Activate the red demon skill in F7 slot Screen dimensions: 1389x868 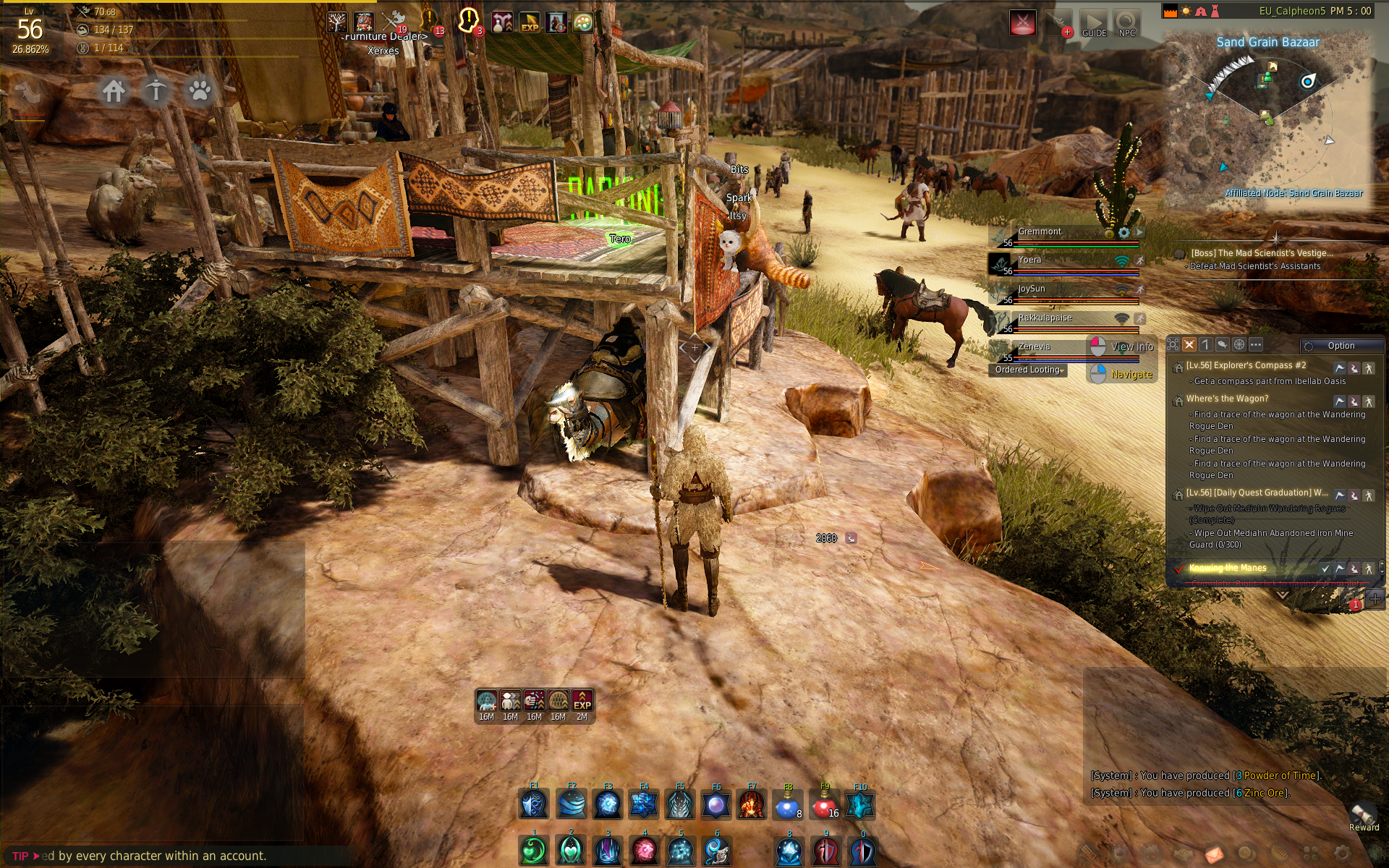[752, 804]
